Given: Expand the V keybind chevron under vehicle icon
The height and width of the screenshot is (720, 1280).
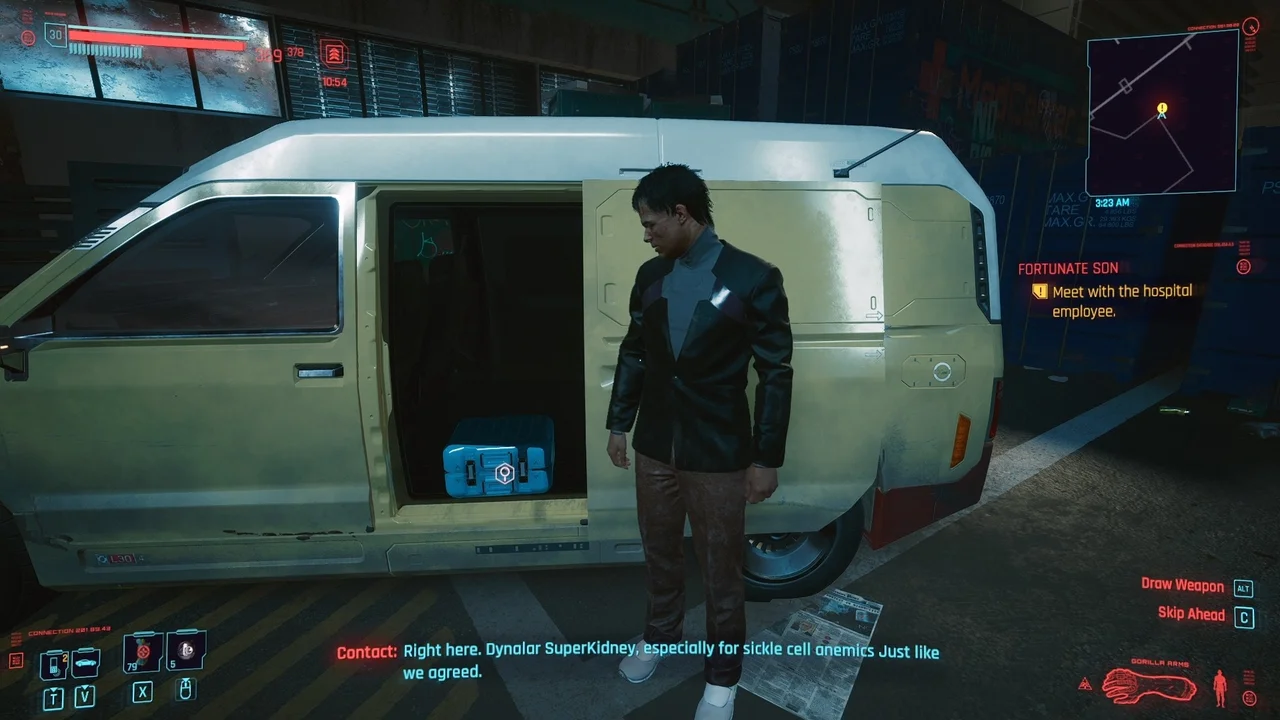Looking at the screenshot, I should 85,695.
